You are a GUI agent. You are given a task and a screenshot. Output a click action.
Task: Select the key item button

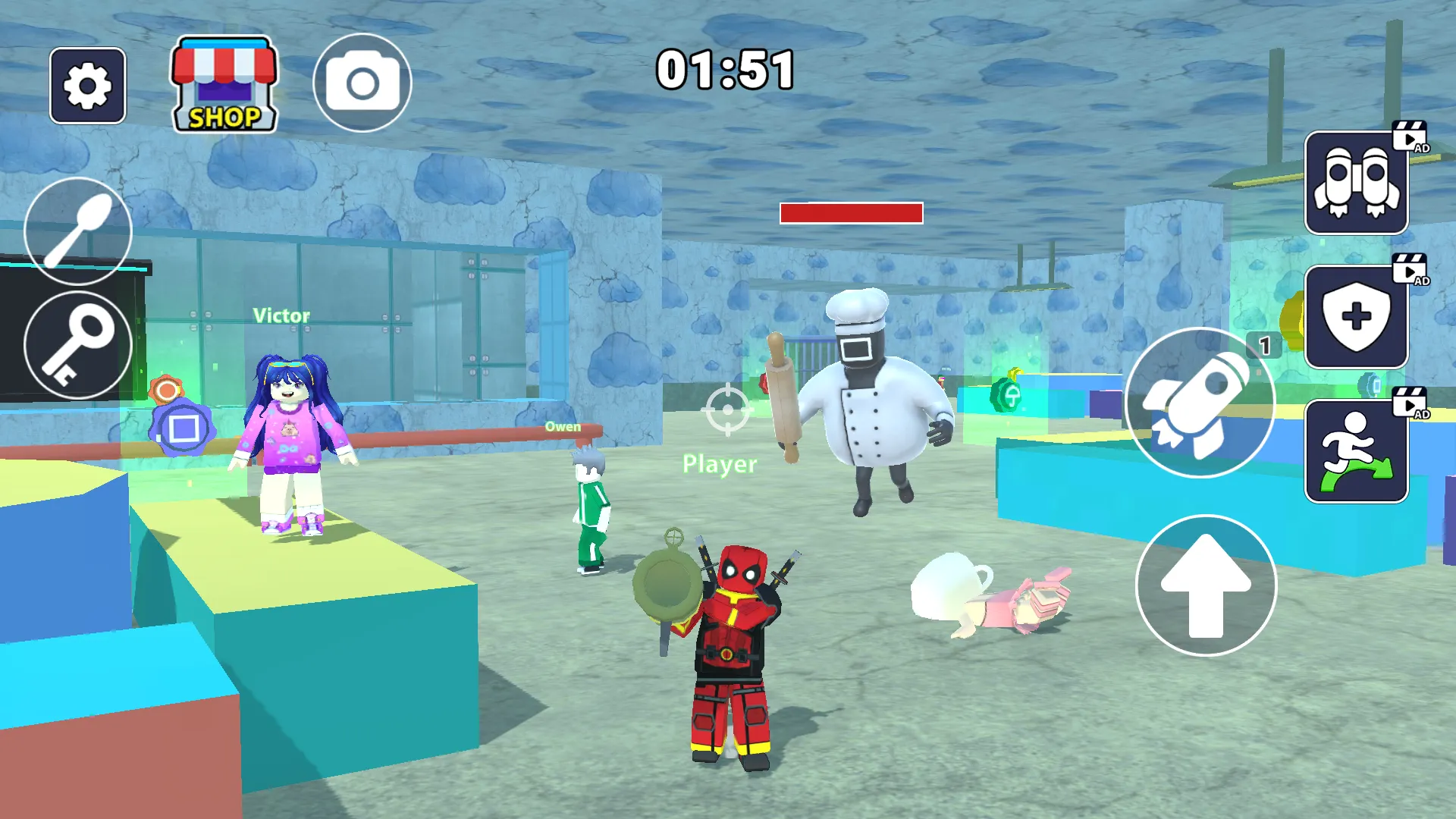tap(78, 345)
